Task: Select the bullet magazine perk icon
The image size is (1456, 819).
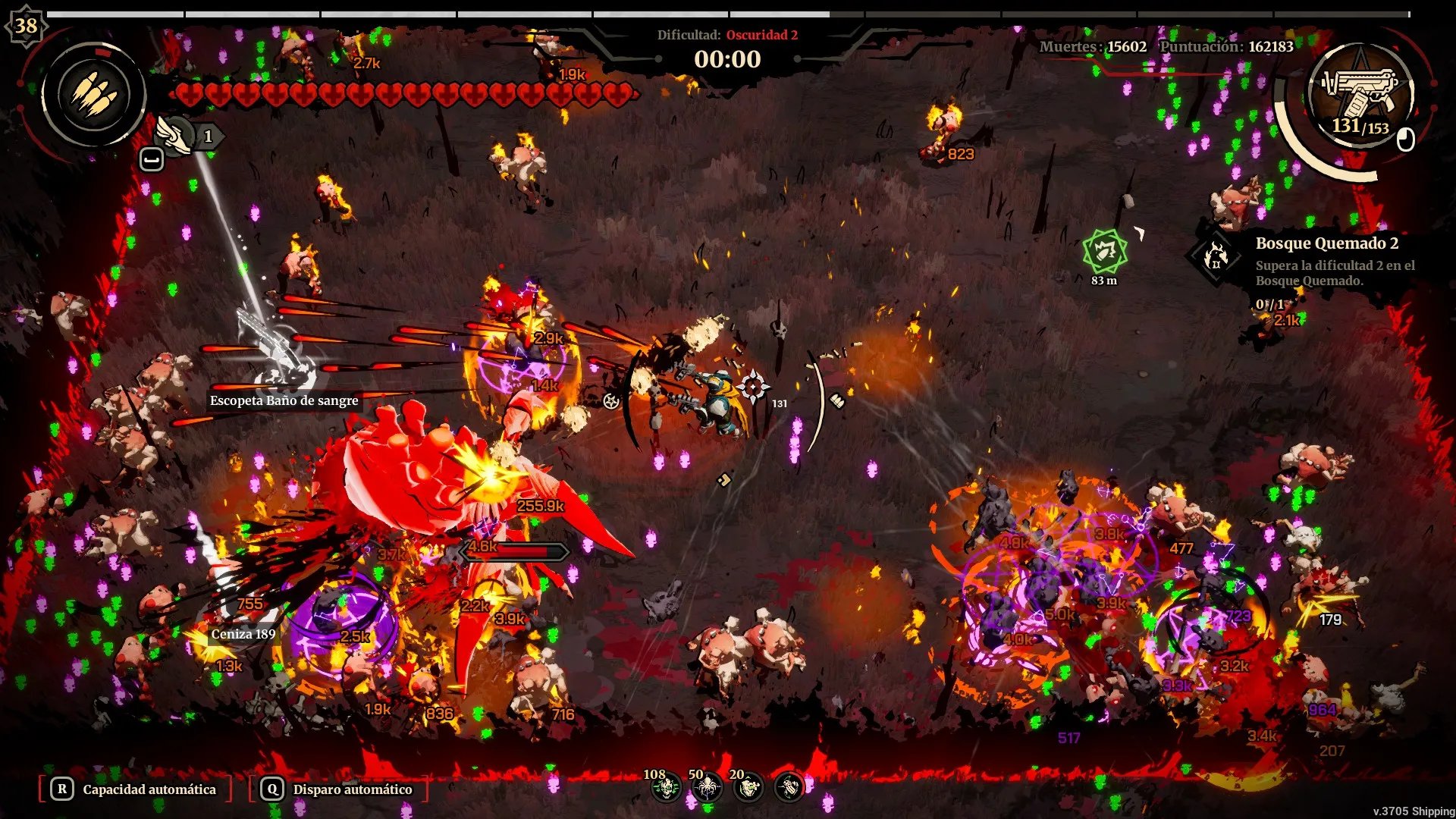Action: pyautogui.click(x=789, y=789)
